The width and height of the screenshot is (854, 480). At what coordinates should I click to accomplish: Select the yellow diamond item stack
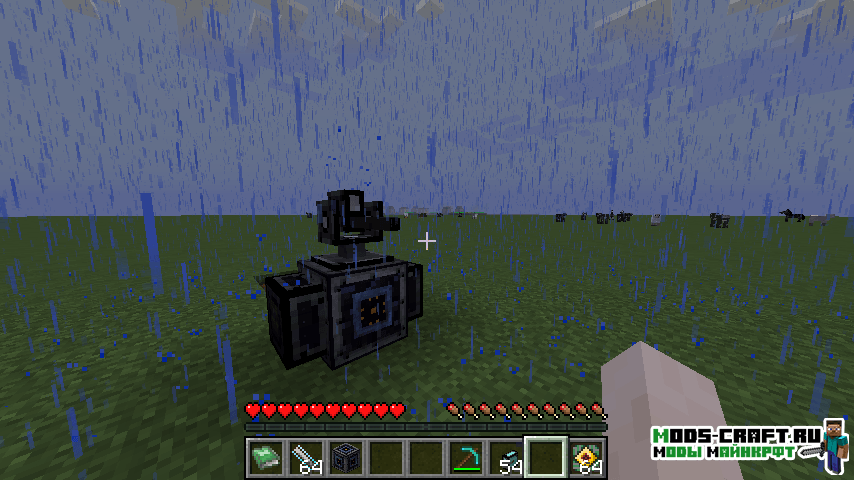coord(587,458)
